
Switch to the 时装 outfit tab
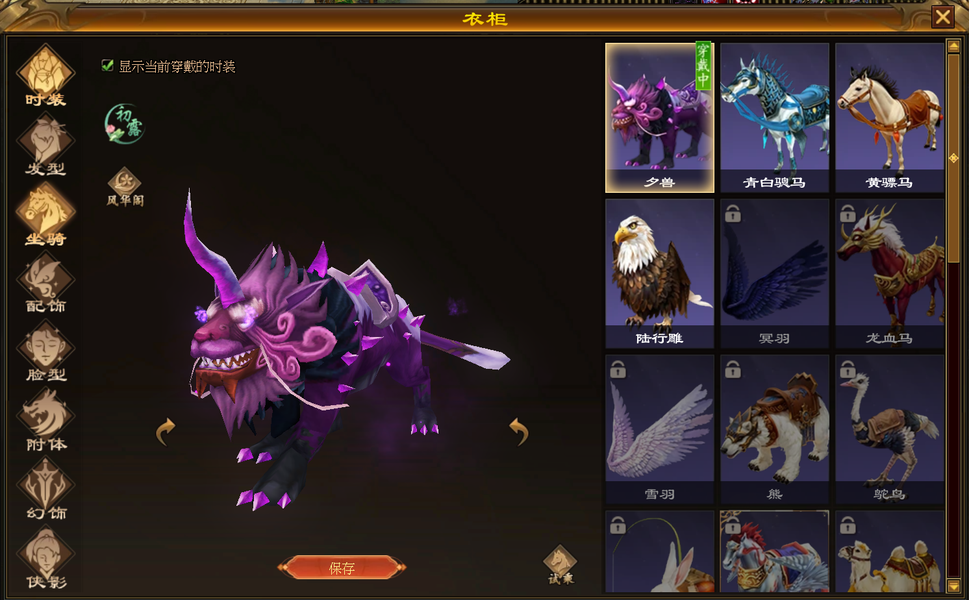[x=45, y=74]
